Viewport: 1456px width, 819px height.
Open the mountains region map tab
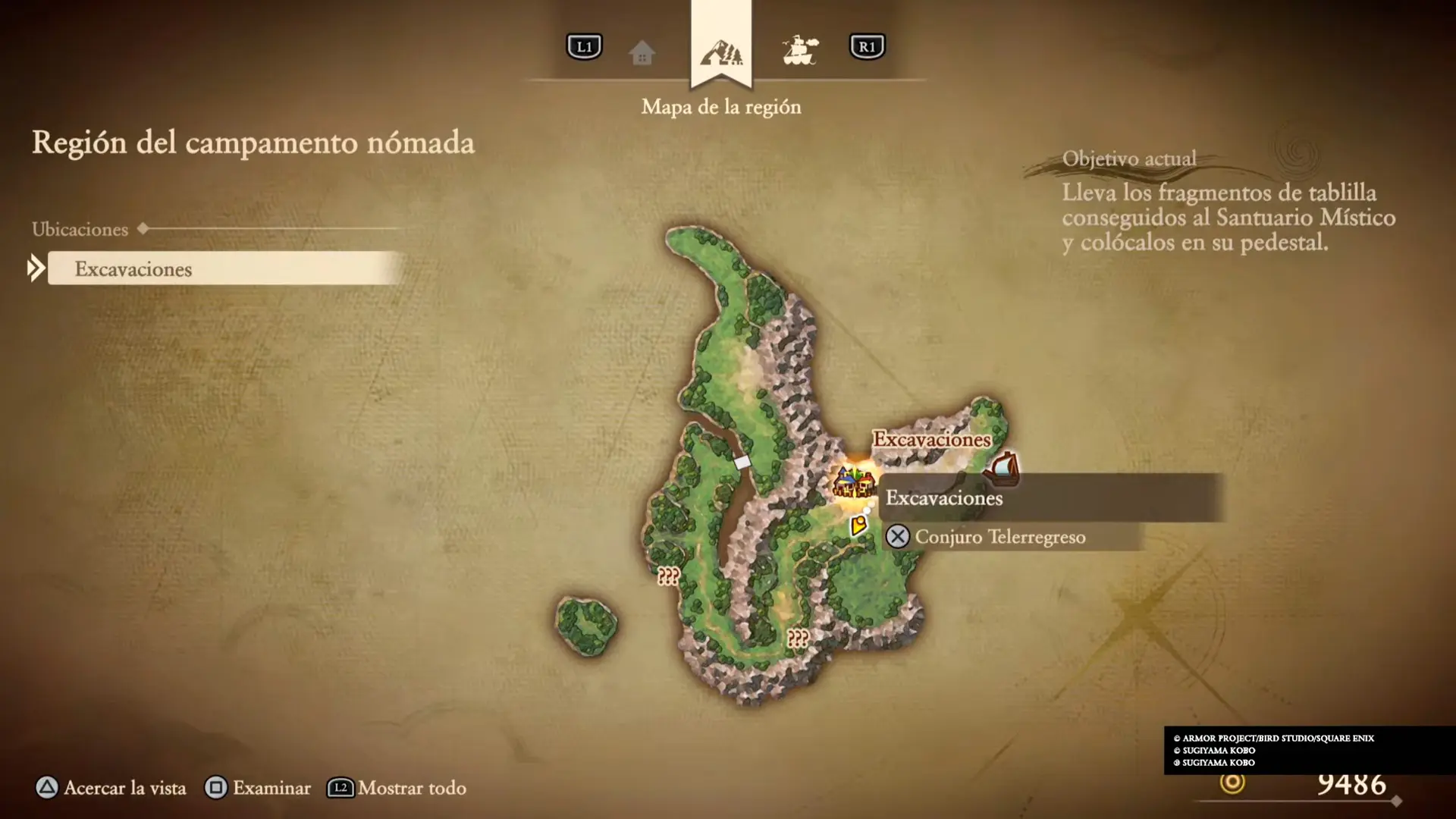pyautogui.click(x=721, y=53)
